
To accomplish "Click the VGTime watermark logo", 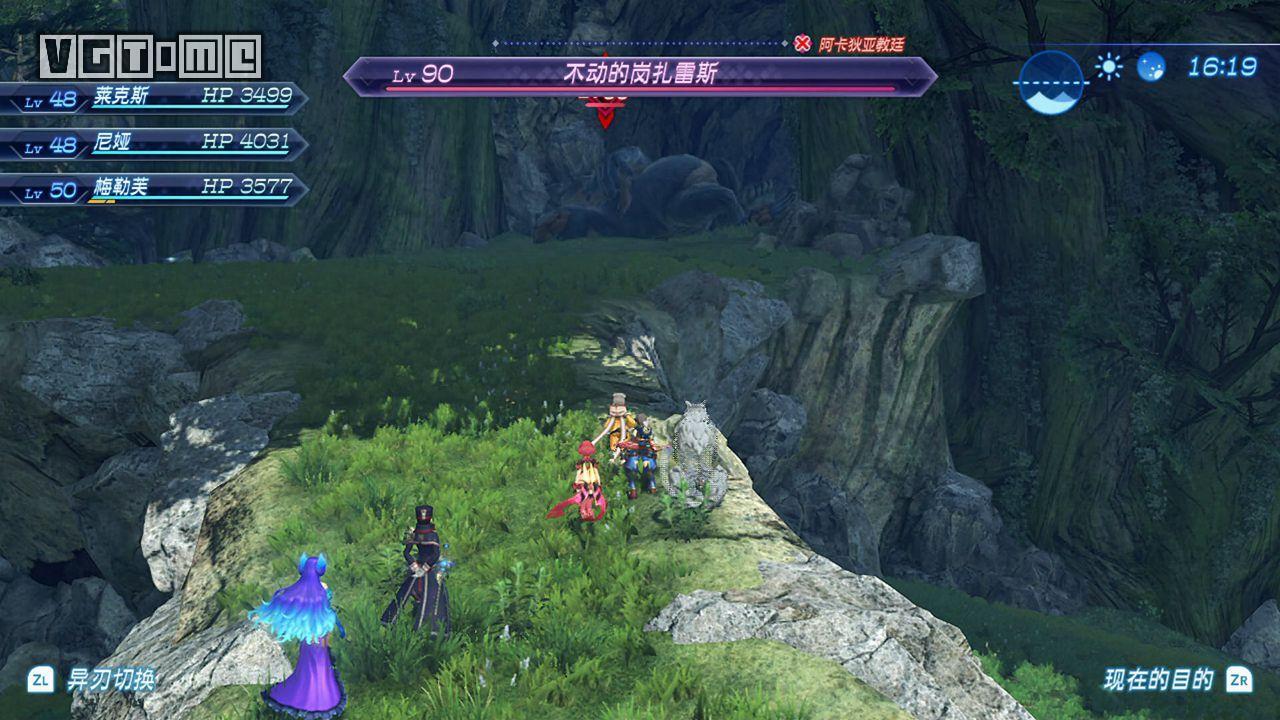I will (x=150, y=56).
